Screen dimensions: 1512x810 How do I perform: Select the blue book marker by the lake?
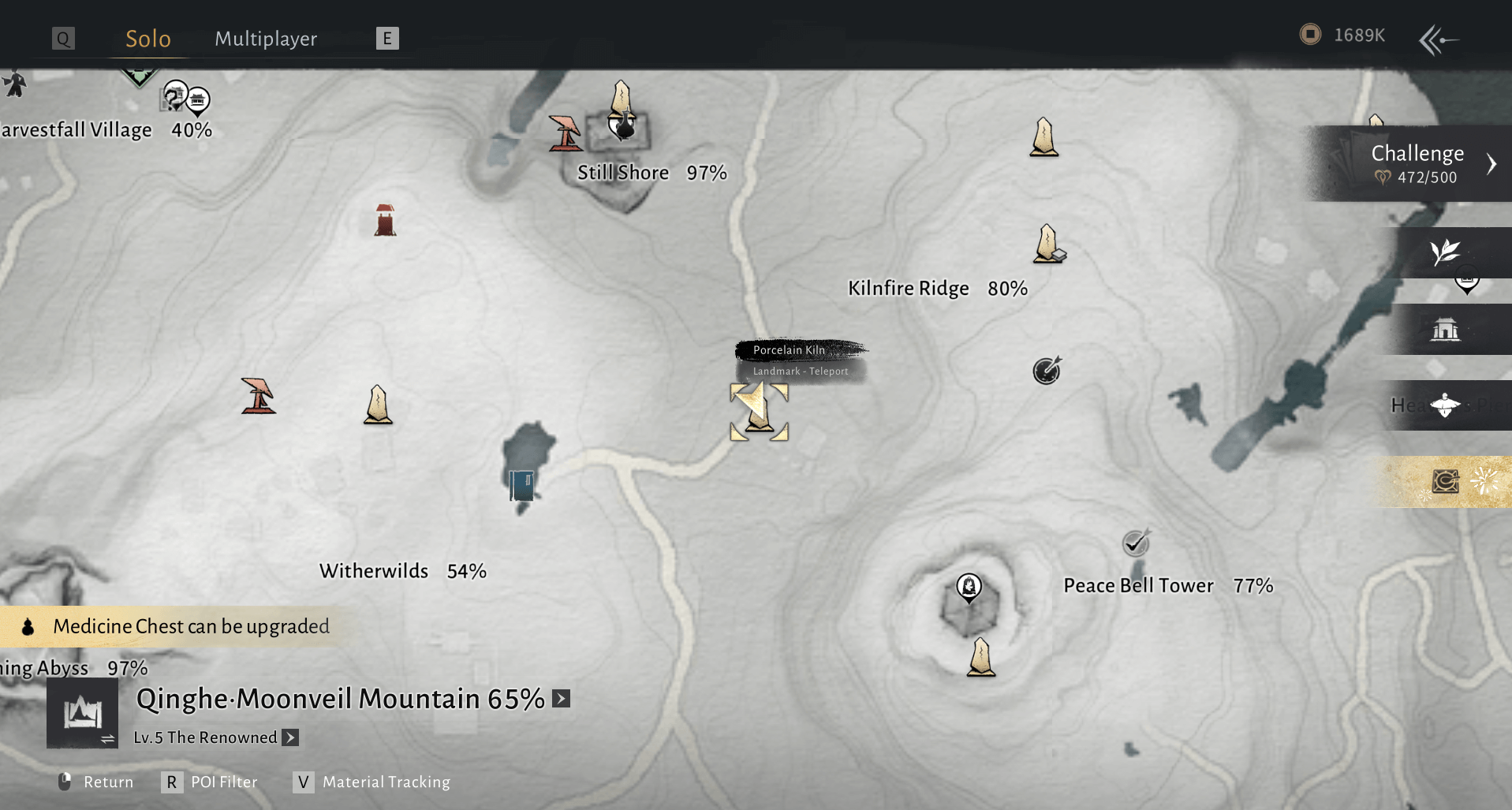click(521, 484)
